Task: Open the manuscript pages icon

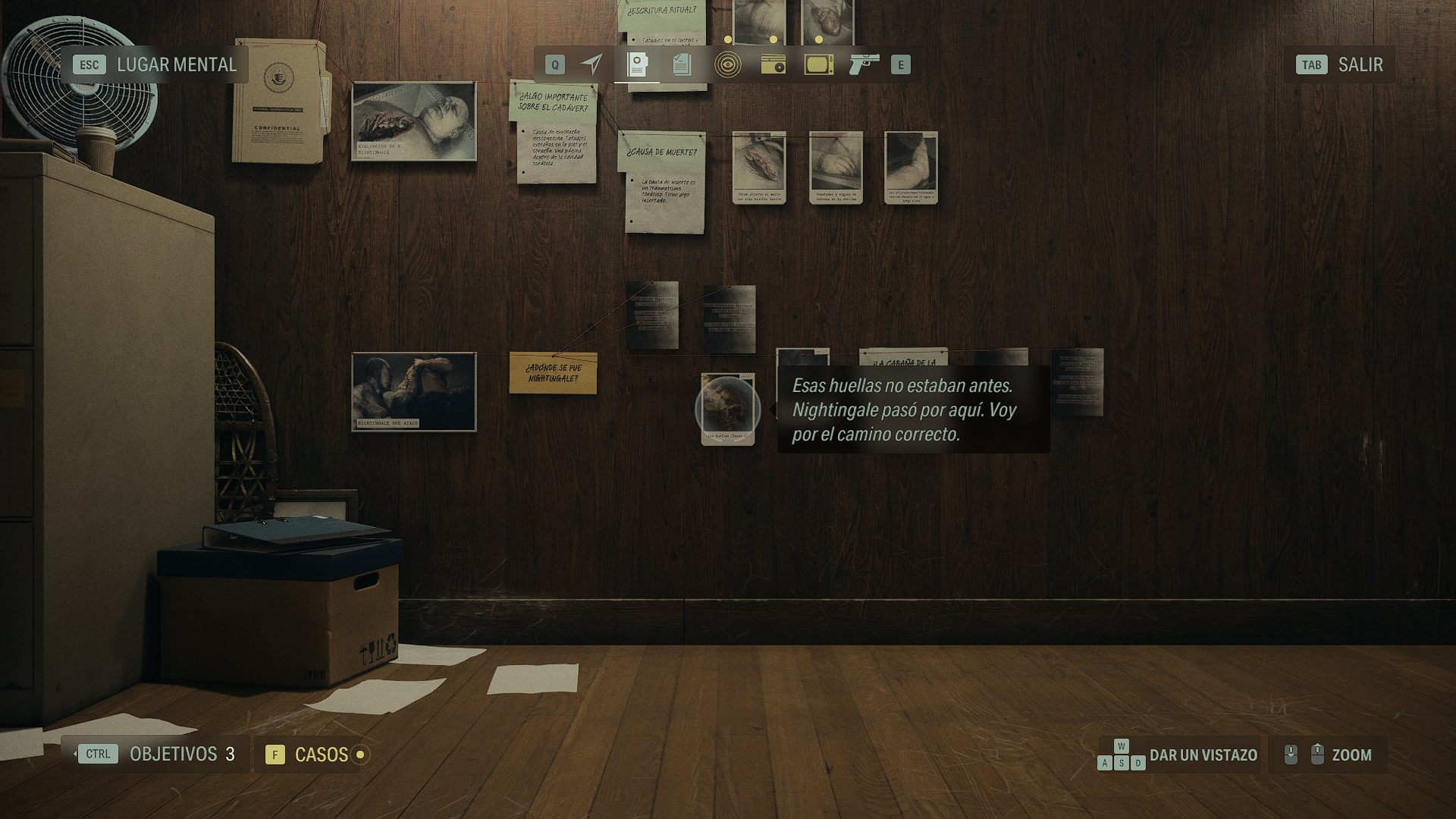Action: pyautogui.click(x=681, y=64)
